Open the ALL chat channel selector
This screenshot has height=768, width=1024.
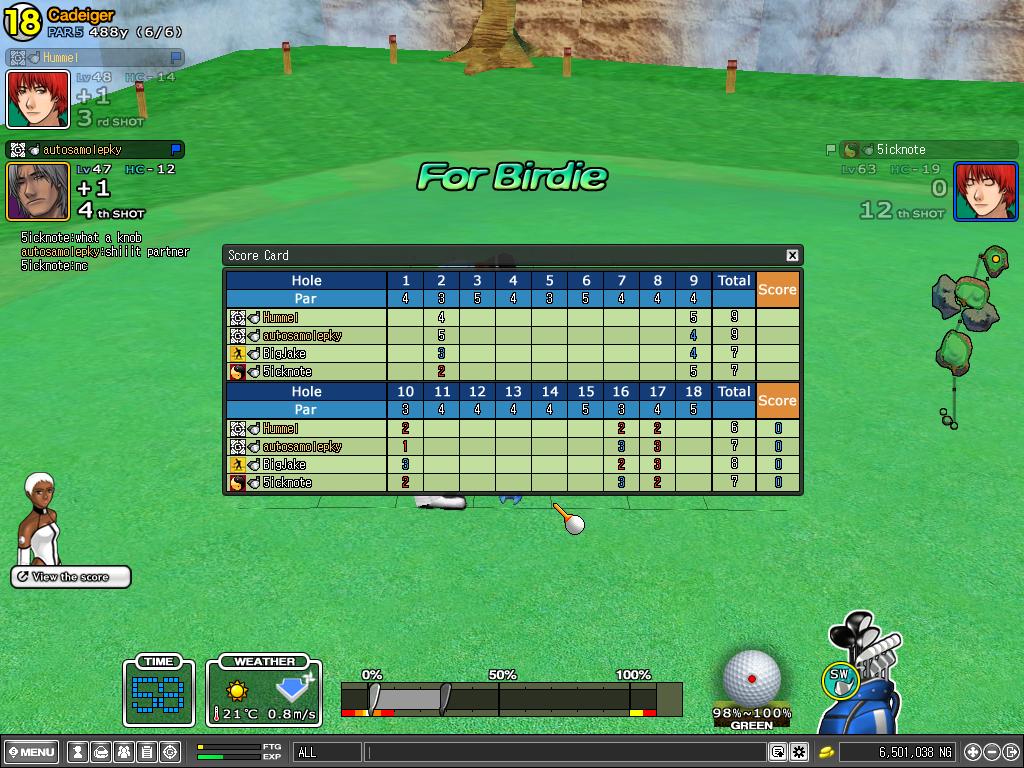[x=327, y=752]
